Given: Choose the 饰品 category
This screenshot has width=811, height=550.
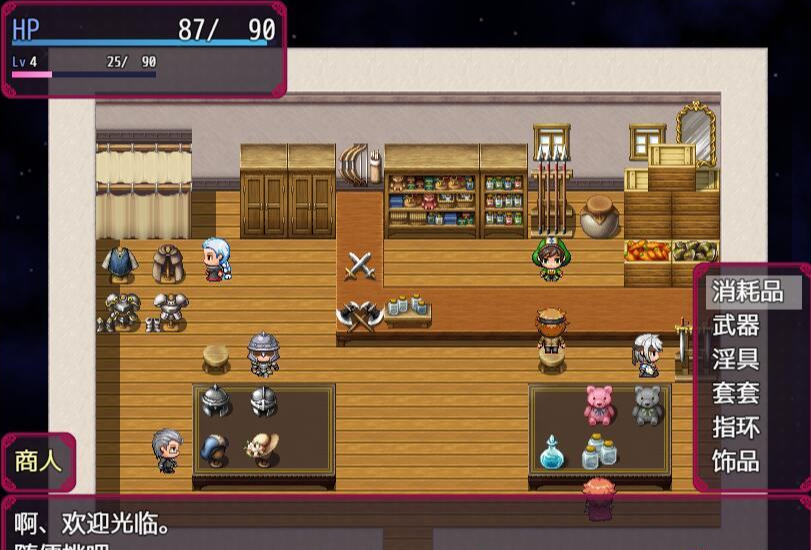Looking at the screenshot, I should pos(736,461).
